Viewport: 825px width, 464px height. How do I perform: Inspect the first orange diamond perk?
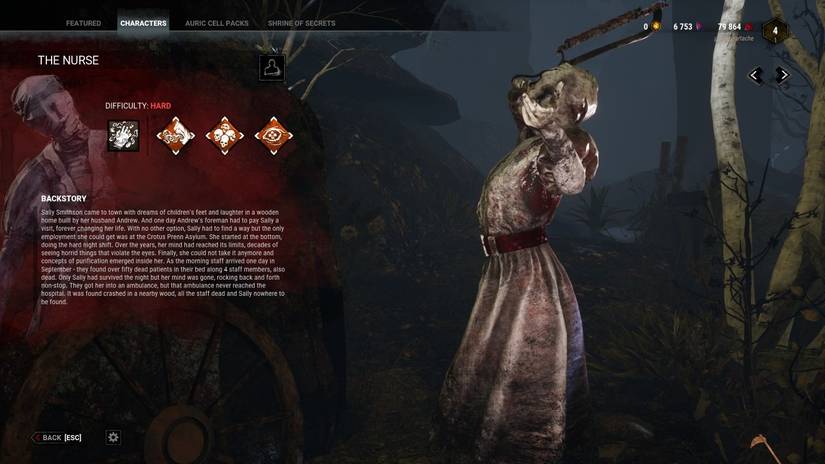click(175, 136)
